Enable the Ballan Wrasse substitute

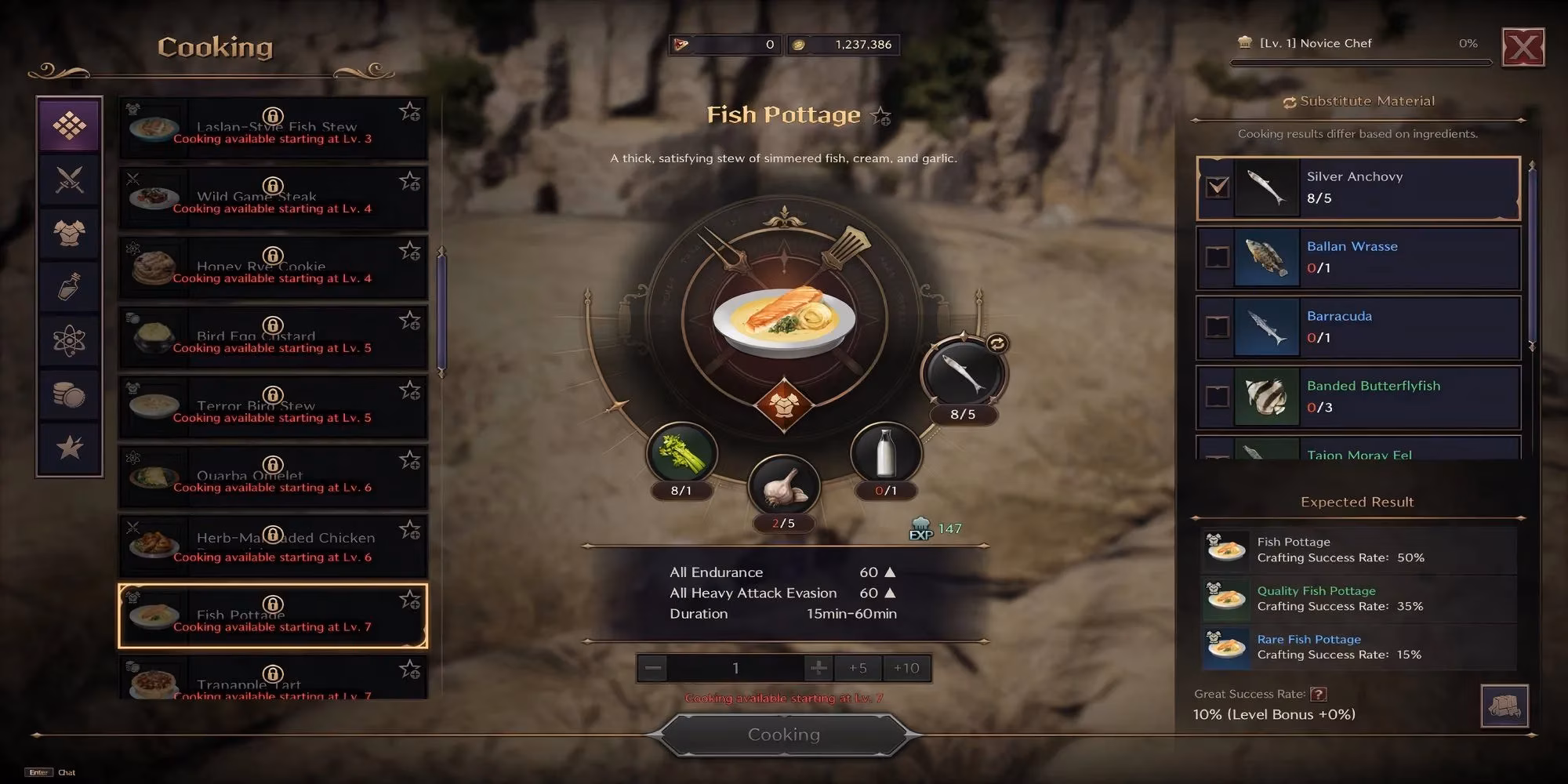pyautogui.click(x=1218, y=257)
